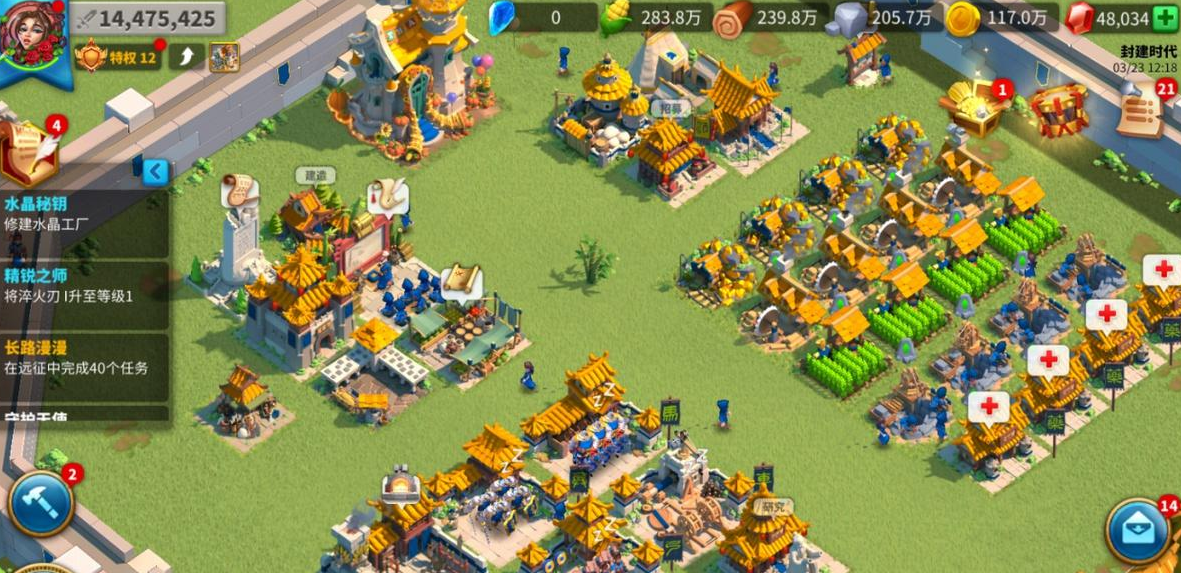1181x573 pixels.
Task: Open the quest book with badge 4
Action: [31, 151]
